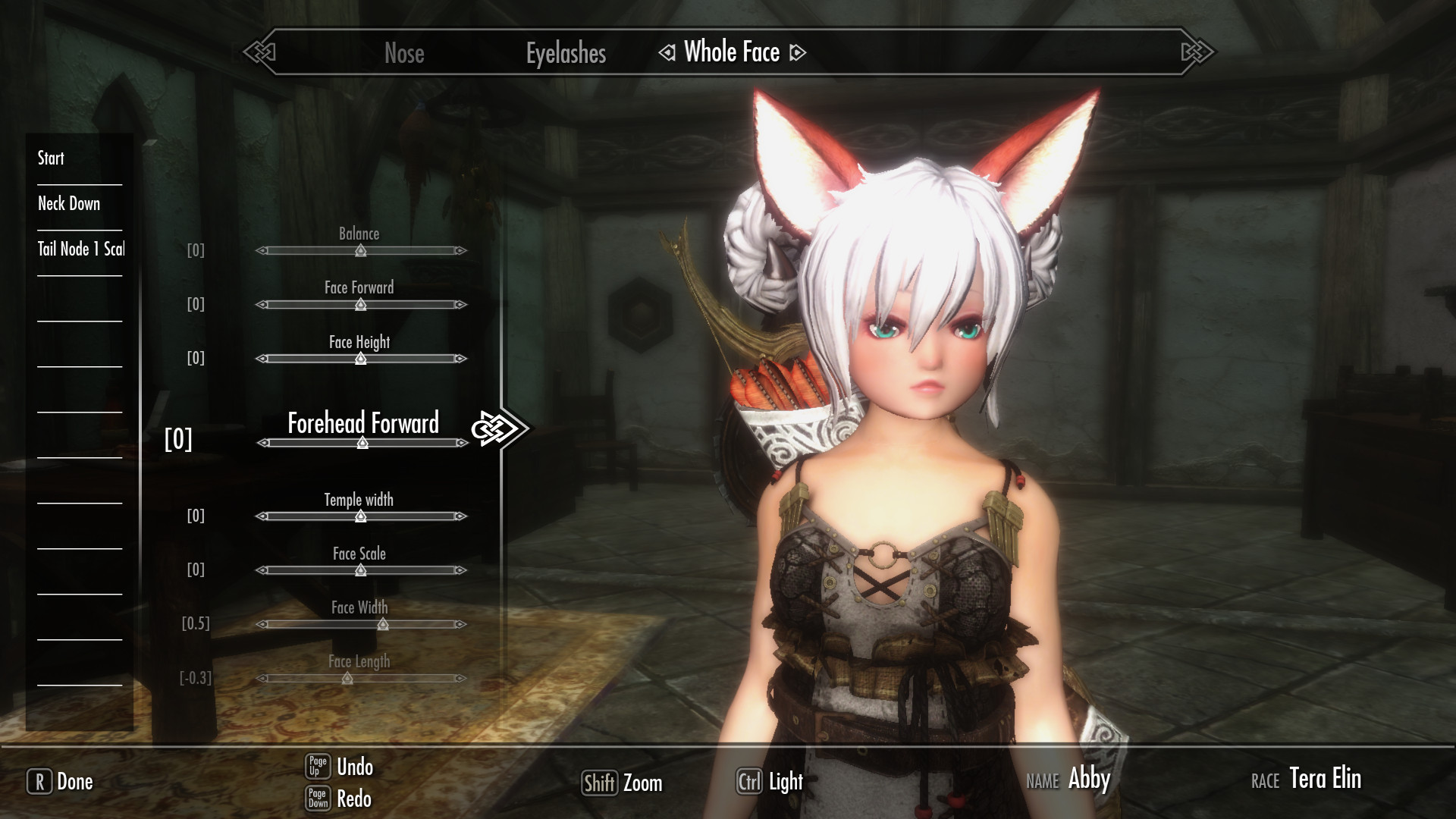This screenshot has width=1456, height=819.
Task: Click Done to finish character creation
Action: pyautogui.click(x=61, y=782)
